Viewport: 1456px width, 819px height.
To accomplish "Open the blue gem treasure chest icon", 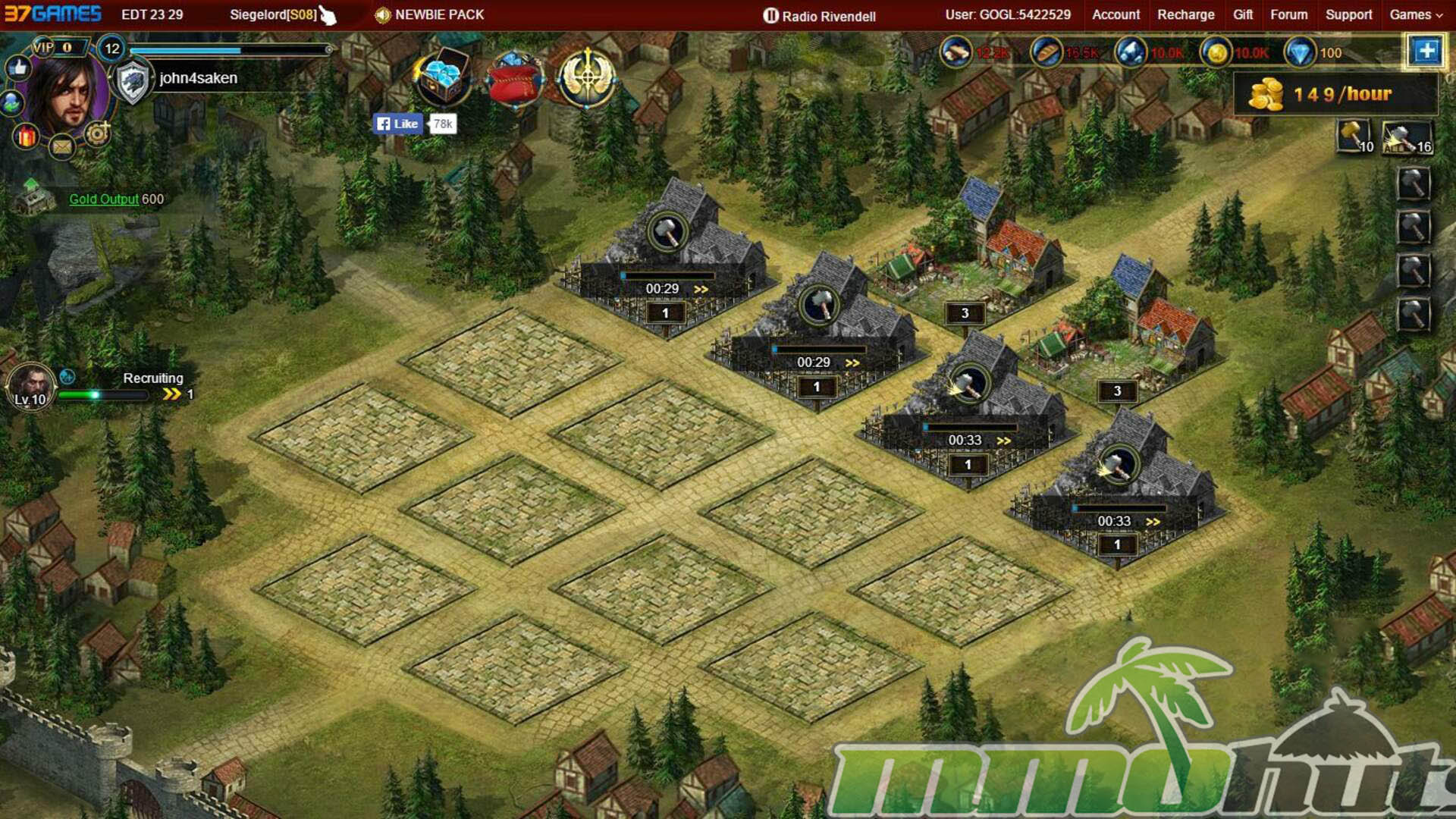I will (x=441, y=78).
